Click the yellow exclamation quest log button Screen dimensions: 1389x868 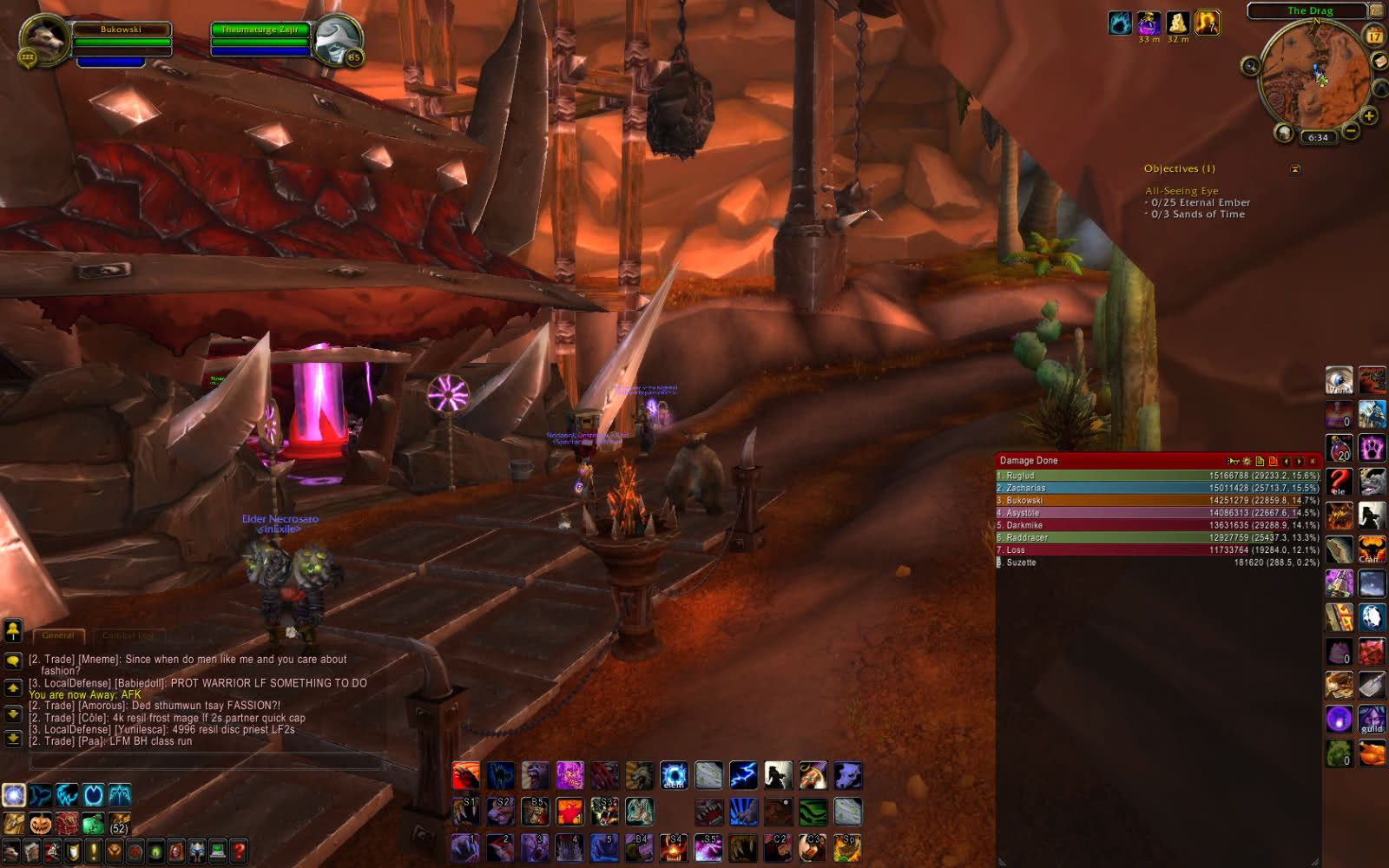(x=94, y=851)
